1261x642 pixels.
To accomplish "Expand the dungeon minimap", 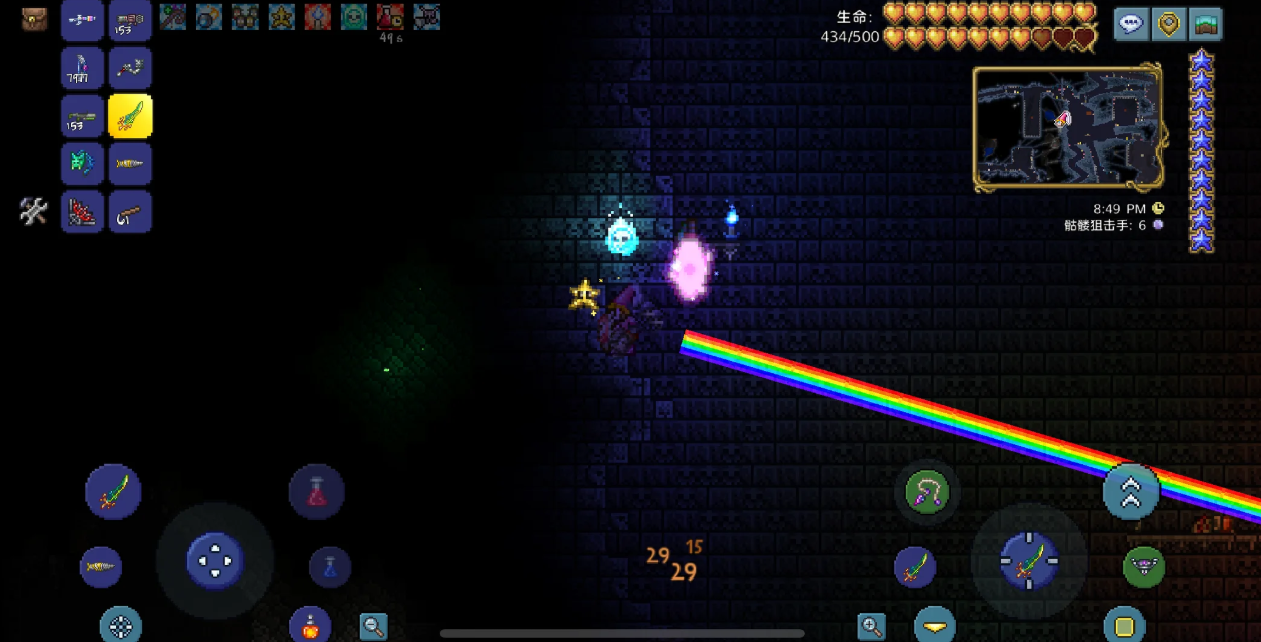I will tap(1068, 128).
